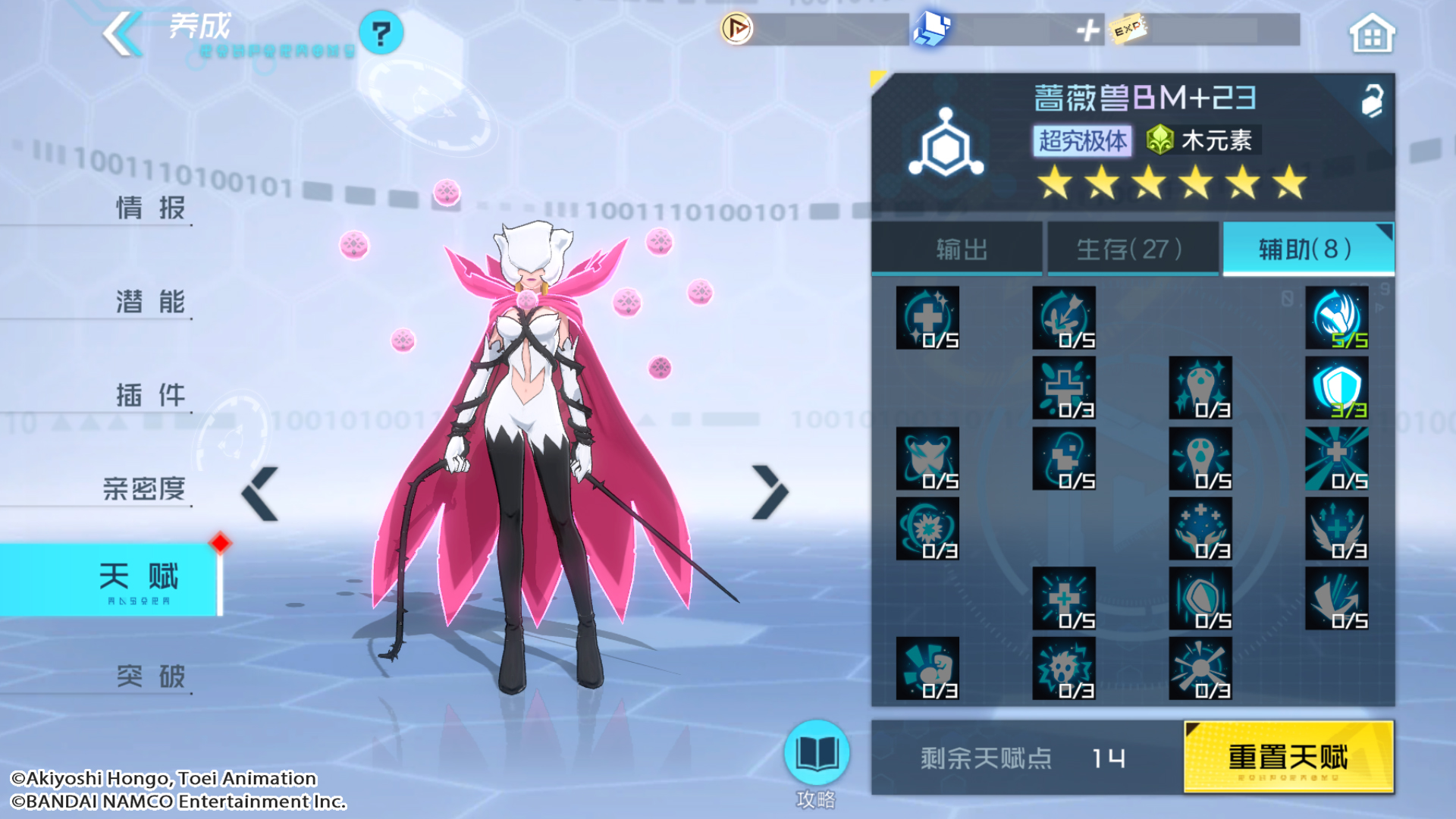
Task: Open the 攻略 guide book icon
Action: tap(816, 753)
